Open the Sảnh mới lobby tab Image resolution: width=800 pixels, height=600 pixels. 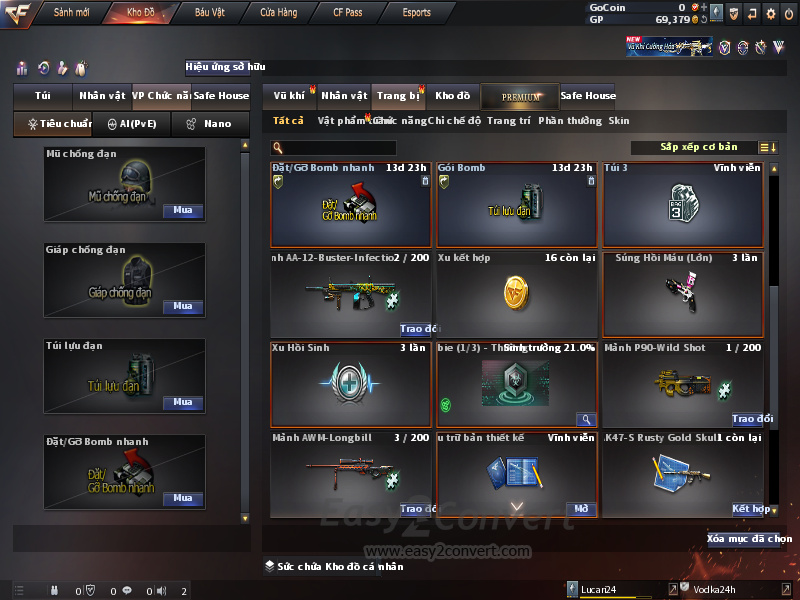click(x=71, y=13)
